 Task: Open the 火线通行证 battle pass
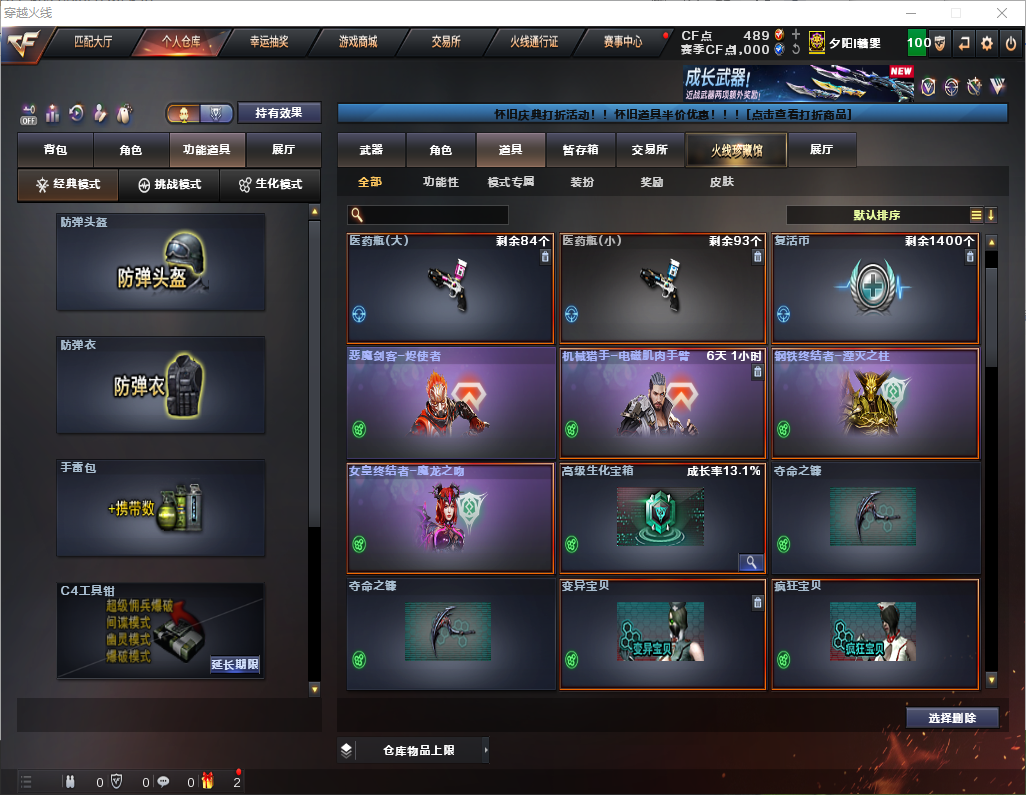point(534,42)
